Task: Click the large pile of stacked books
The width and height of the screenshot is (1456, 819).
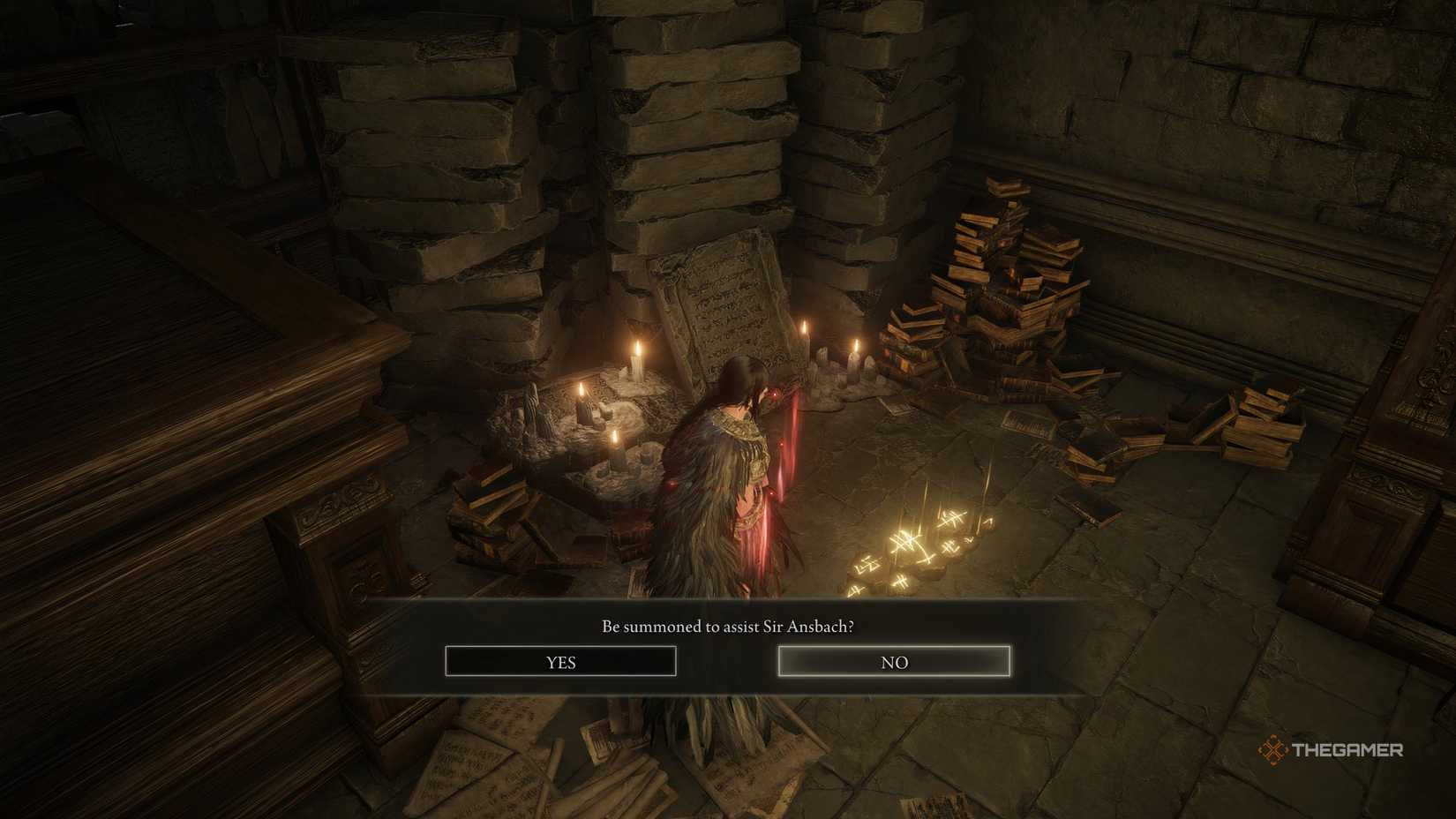Action: (1006, 291)
